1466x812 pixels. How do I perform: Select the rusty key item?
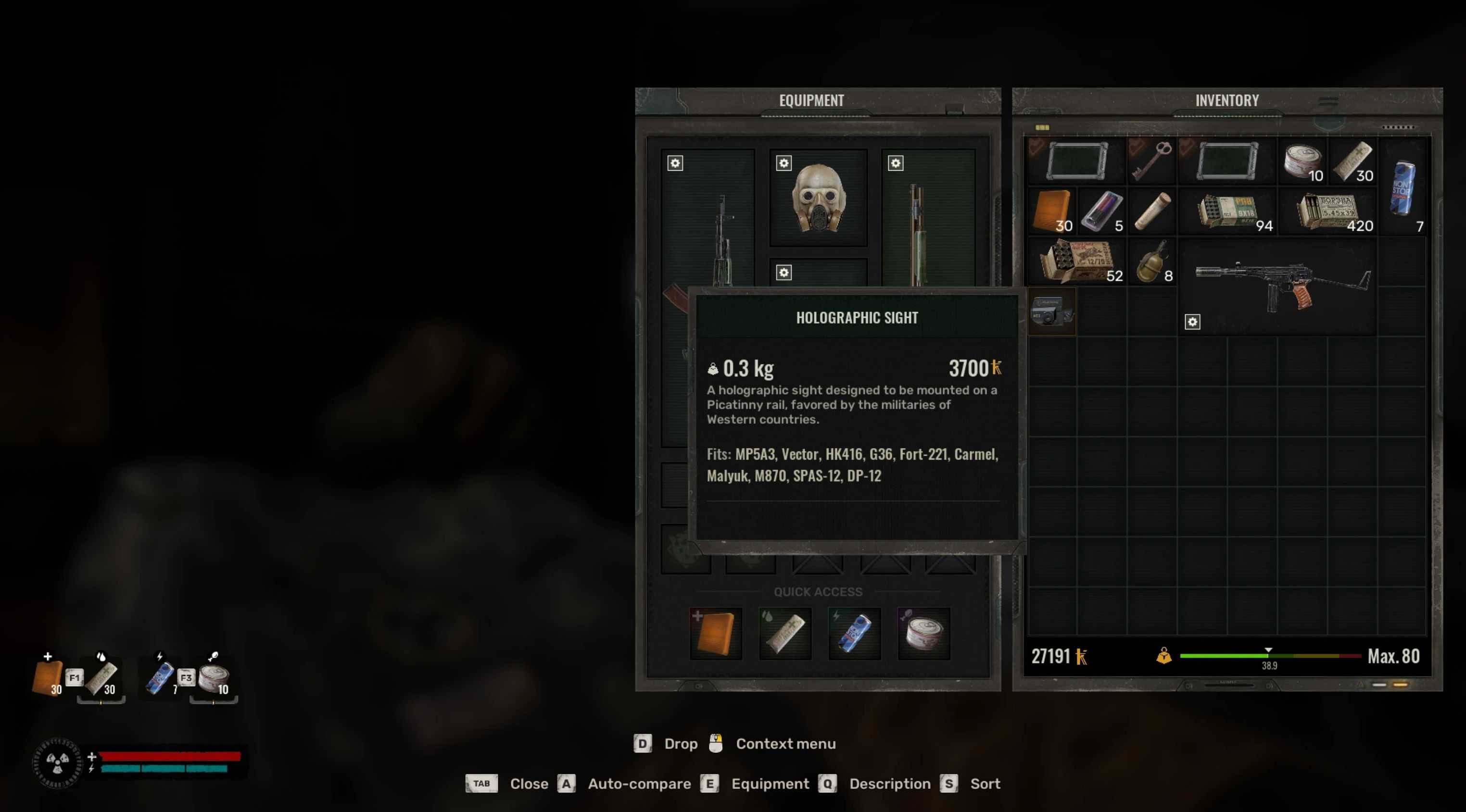[1150, 161]
